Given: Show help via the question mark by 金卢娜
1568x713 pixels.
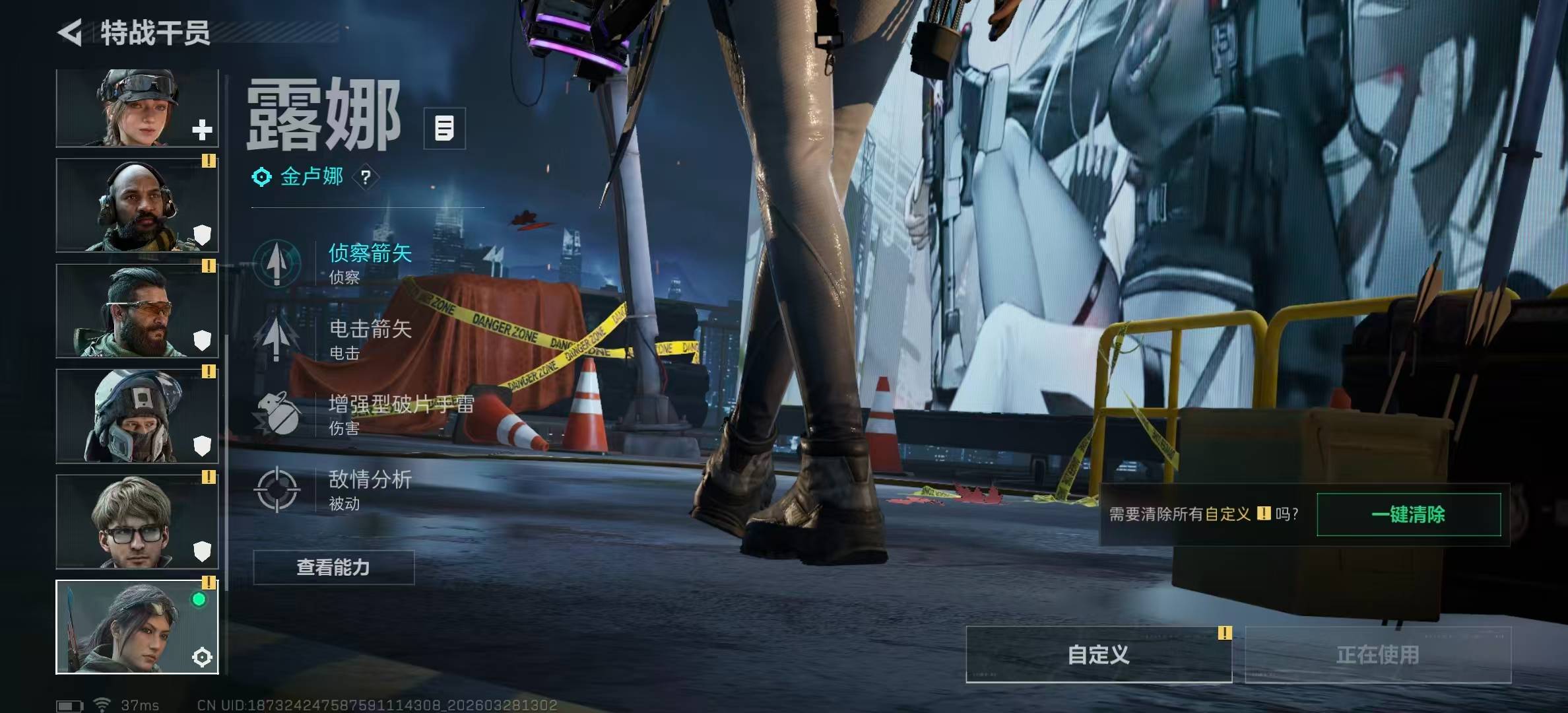Looking at the screenshot, I should pyautogui.click(x=366, y=177).
